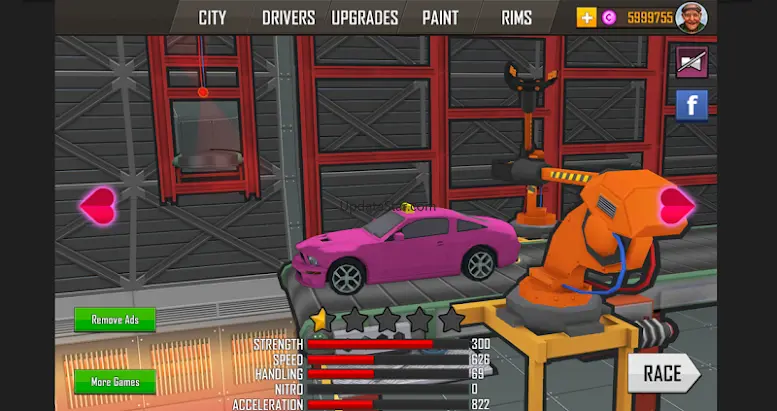Click the green Remove Ads button
777x411 pixels.
pyautogui.click(x=115, y=320)
